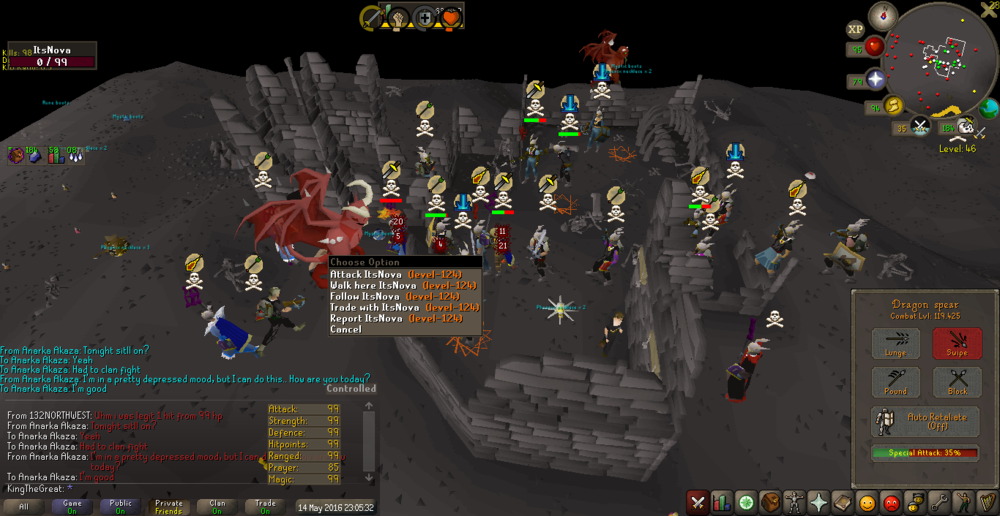Open the Clan chat filter tab
The height and width of the screenshot is (516, 1000).
coord(217,507)
